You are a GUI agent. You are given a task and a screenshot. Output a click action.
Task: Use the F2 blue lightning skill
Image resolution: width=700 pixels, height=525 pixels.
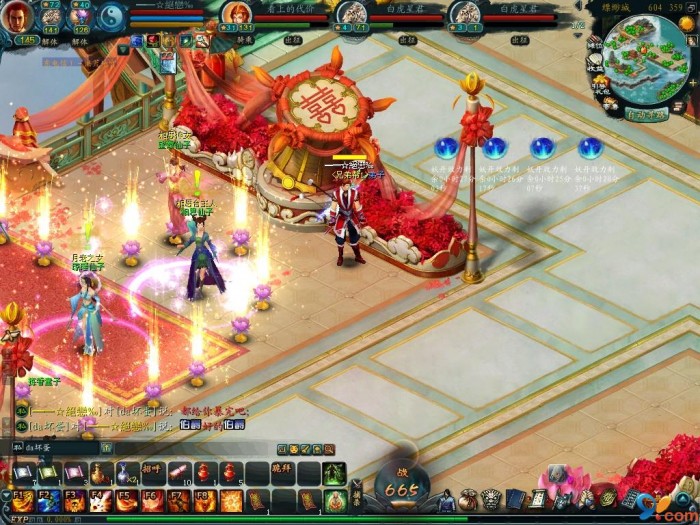click(49, 500)
